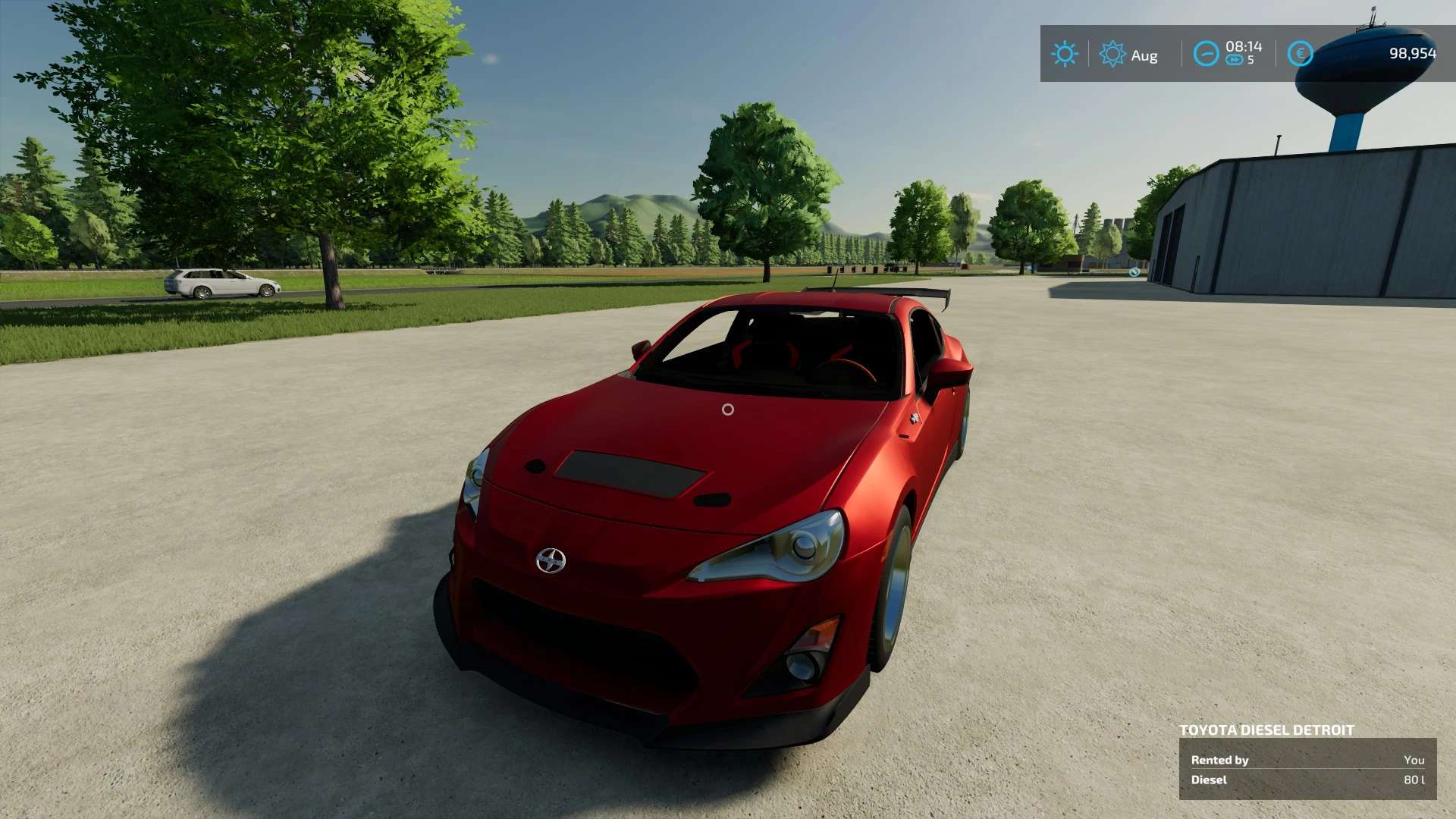Viewport: 1456px width, 819px height.
Task: Click the sunny weather forecast icon
Action: (1065, 54)
